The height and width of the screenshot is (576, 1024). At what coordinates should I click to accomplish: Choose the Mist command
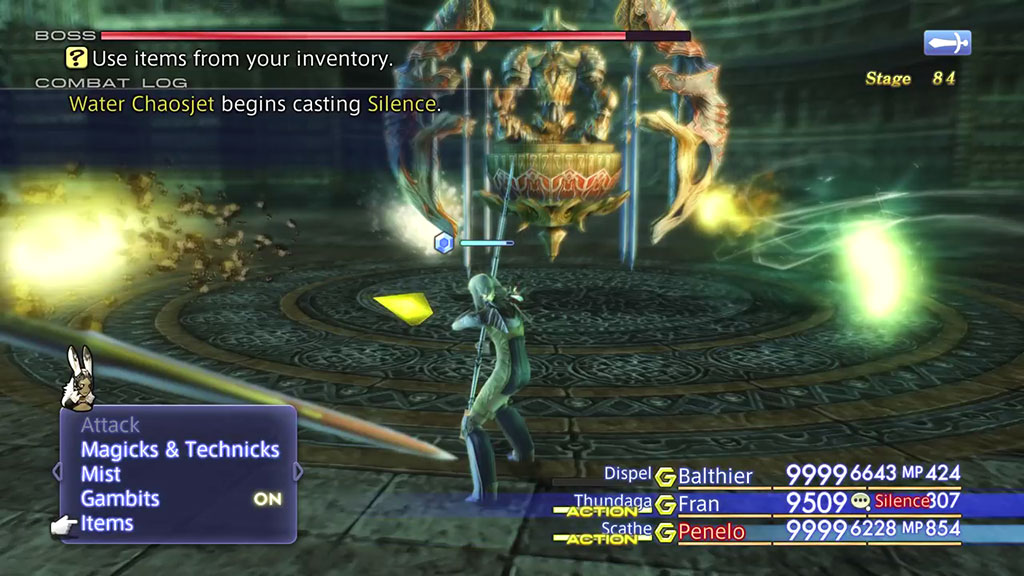click(x=101, y=474)
